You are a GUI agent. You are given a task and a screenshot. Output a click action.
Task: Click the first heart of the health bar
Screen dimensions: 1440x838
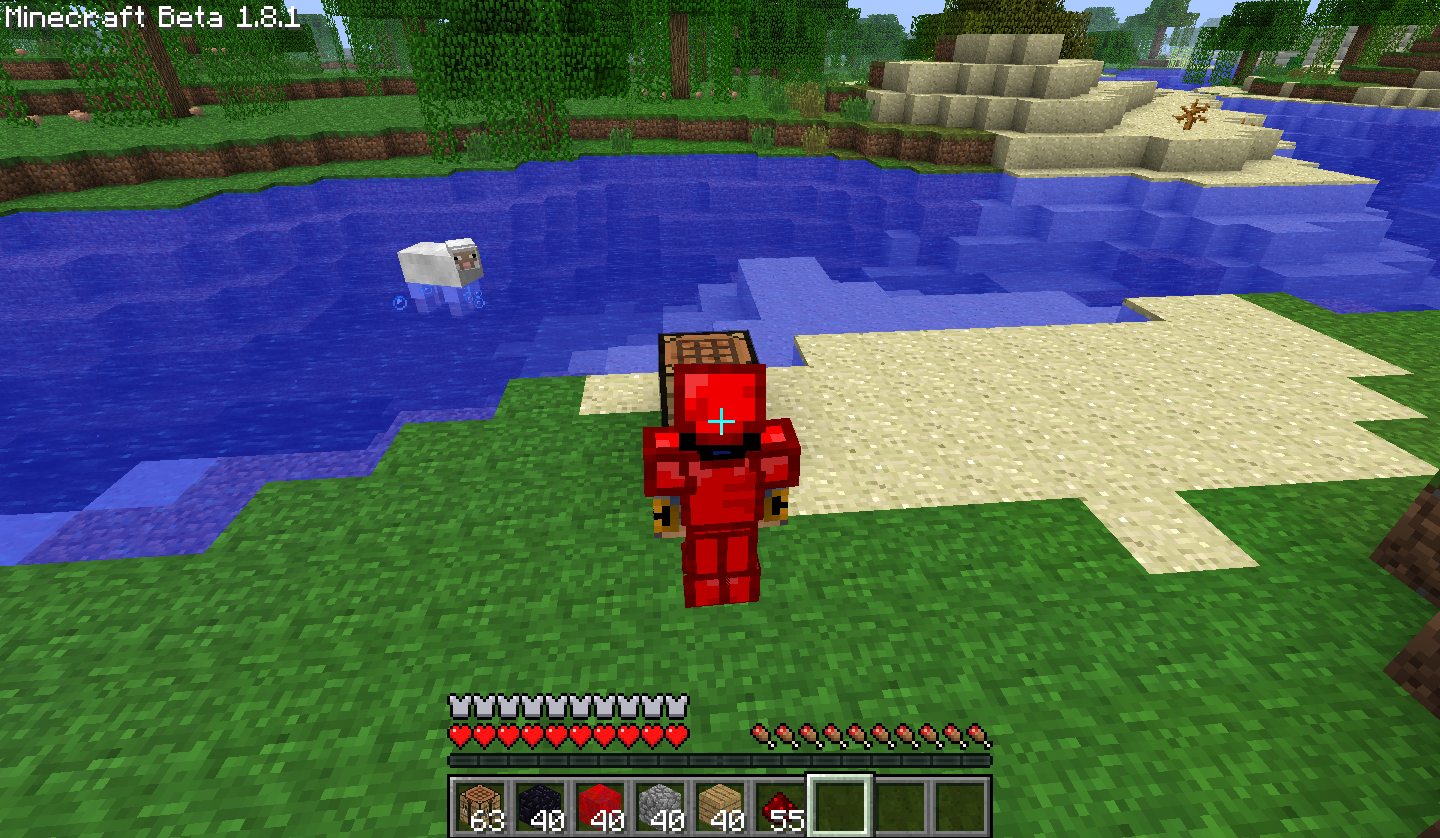point(459,733)
